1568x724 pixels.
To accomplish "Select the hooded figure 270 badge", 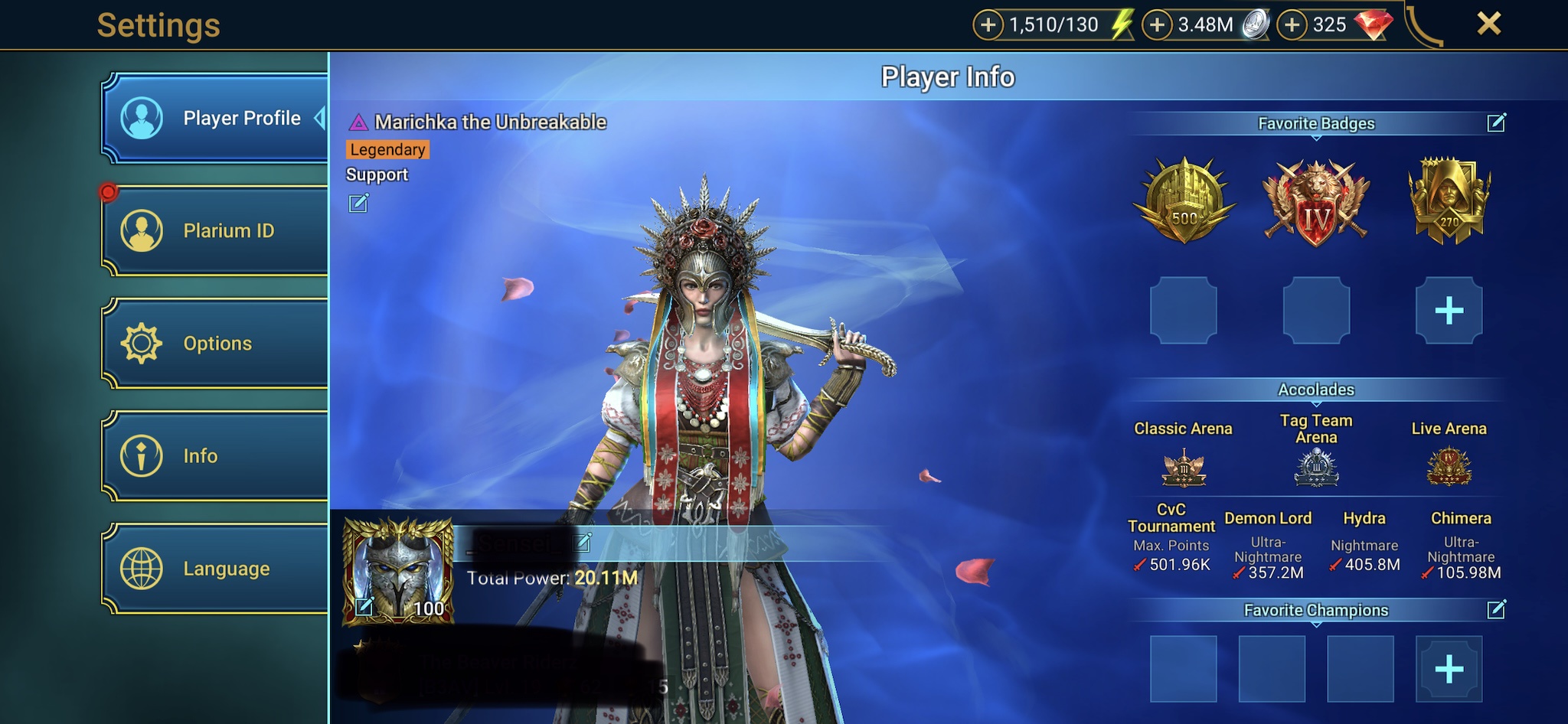I will pyautogui.click(x=1449, y=201).
